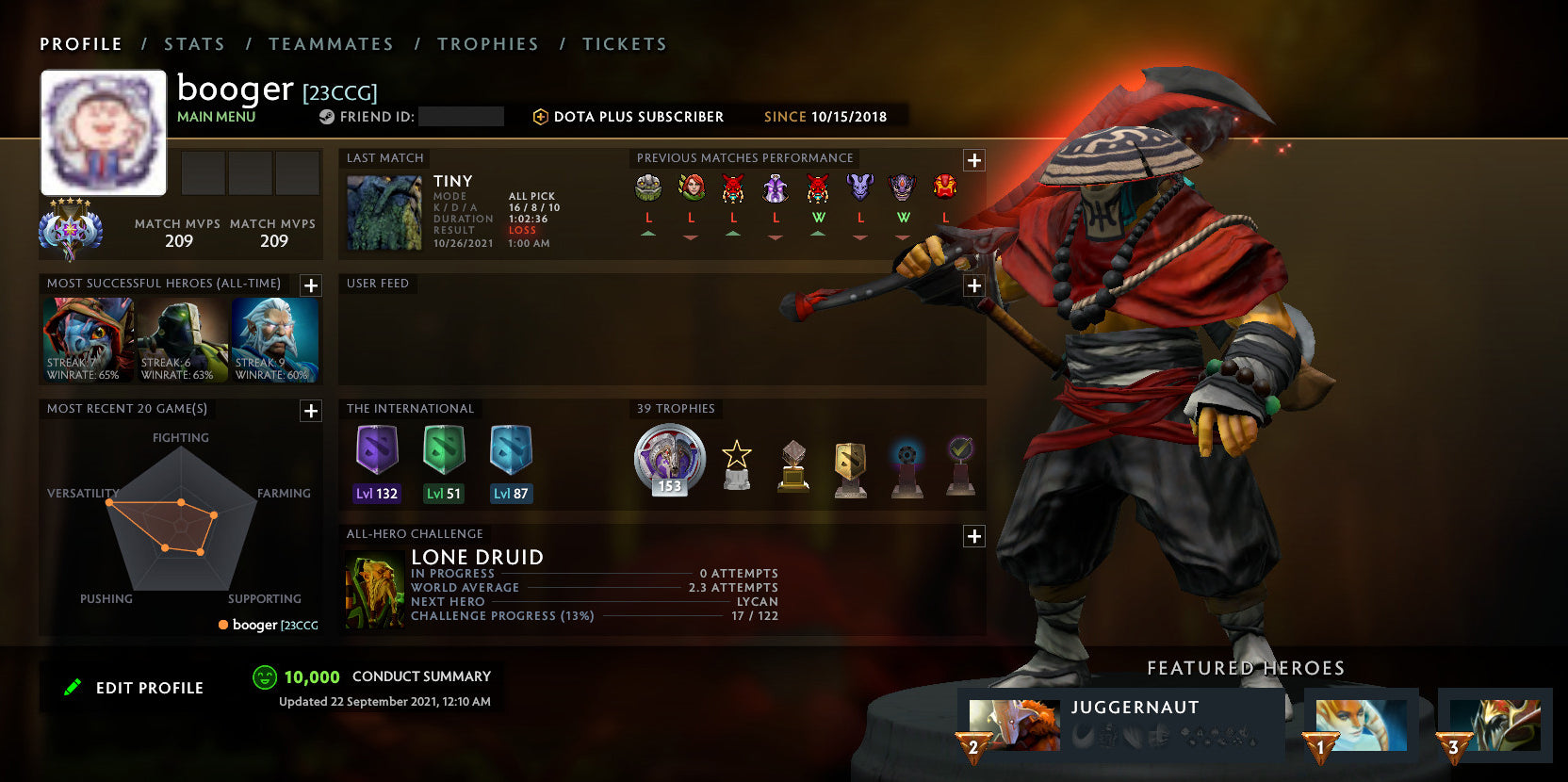Image resolution: width=1568 pixels, height=782 pixels.
Task: Switch to the STATS tab
Action: [193, 43]
